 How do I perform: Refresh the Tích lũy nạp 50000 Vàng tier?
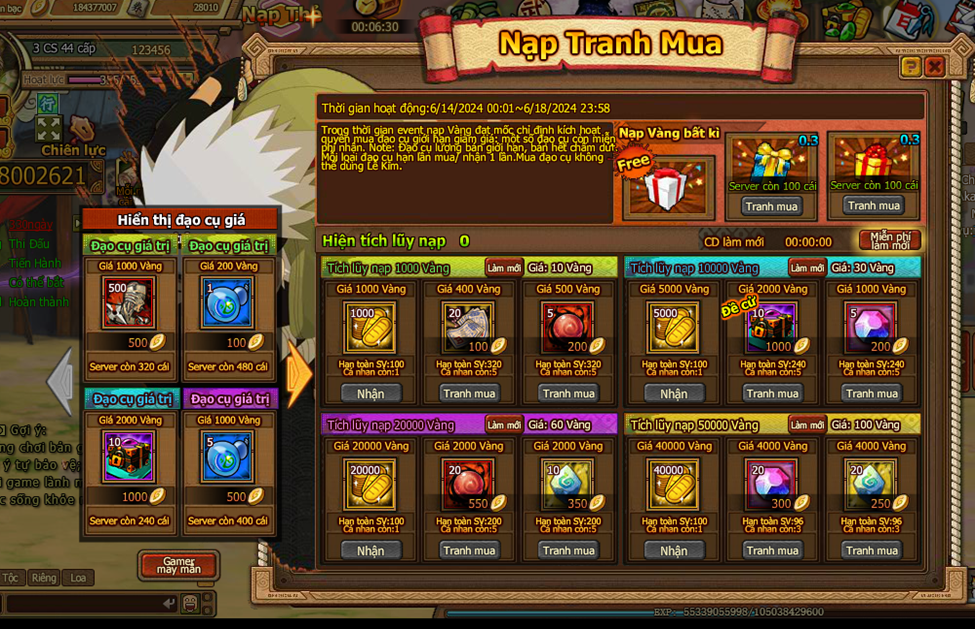807,425
